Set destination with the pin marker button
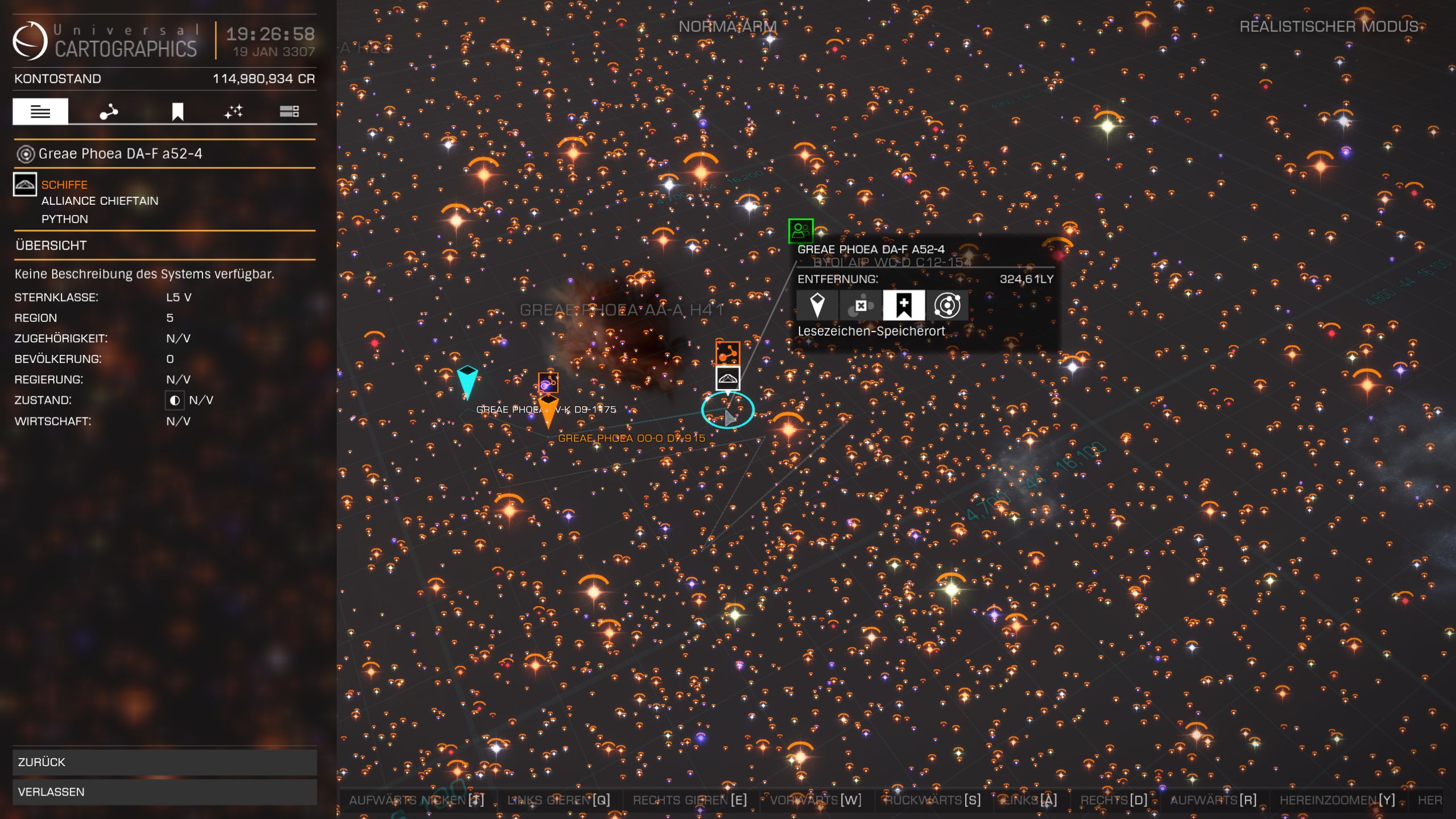 click(x=817, y=305)
